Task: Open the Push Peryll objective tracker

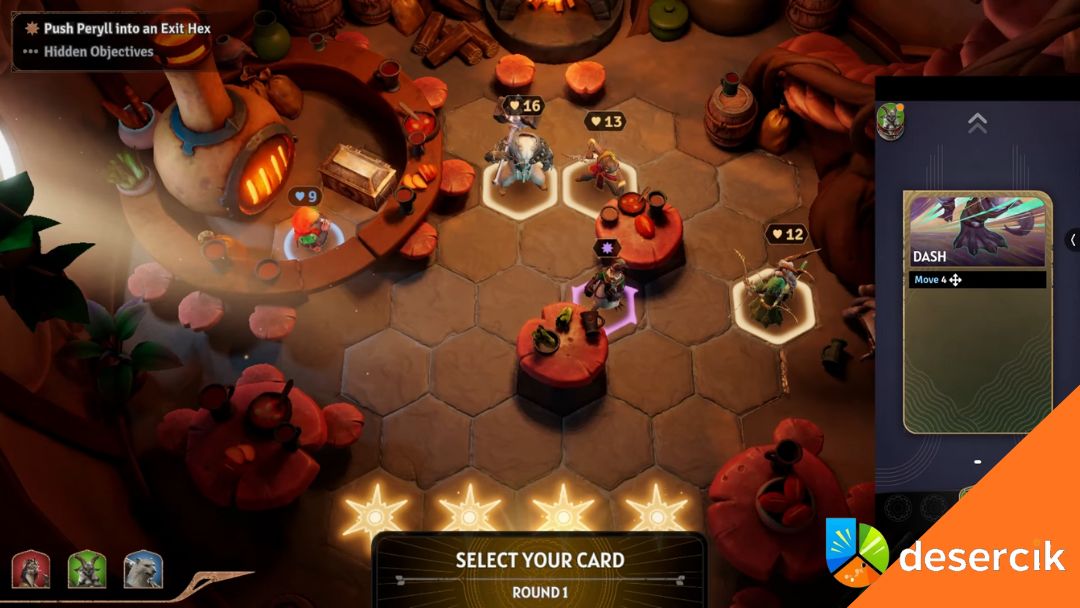Action: (126, 29)
